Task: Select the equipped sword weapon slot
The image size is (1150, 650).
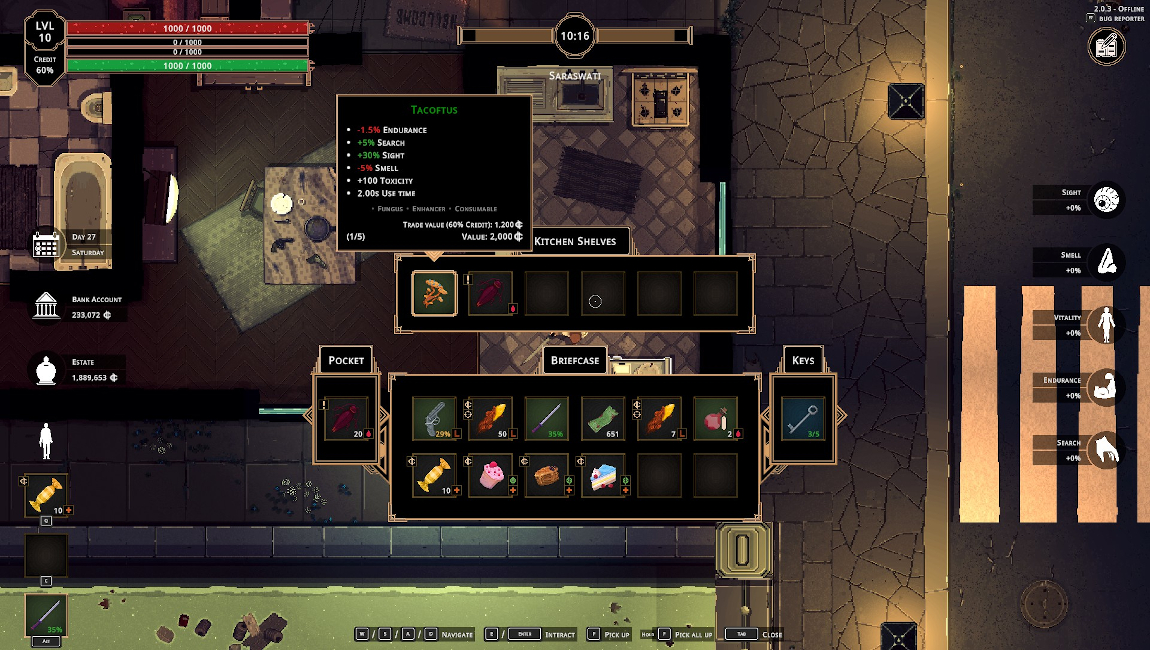Action: click(x=46, y=615)
